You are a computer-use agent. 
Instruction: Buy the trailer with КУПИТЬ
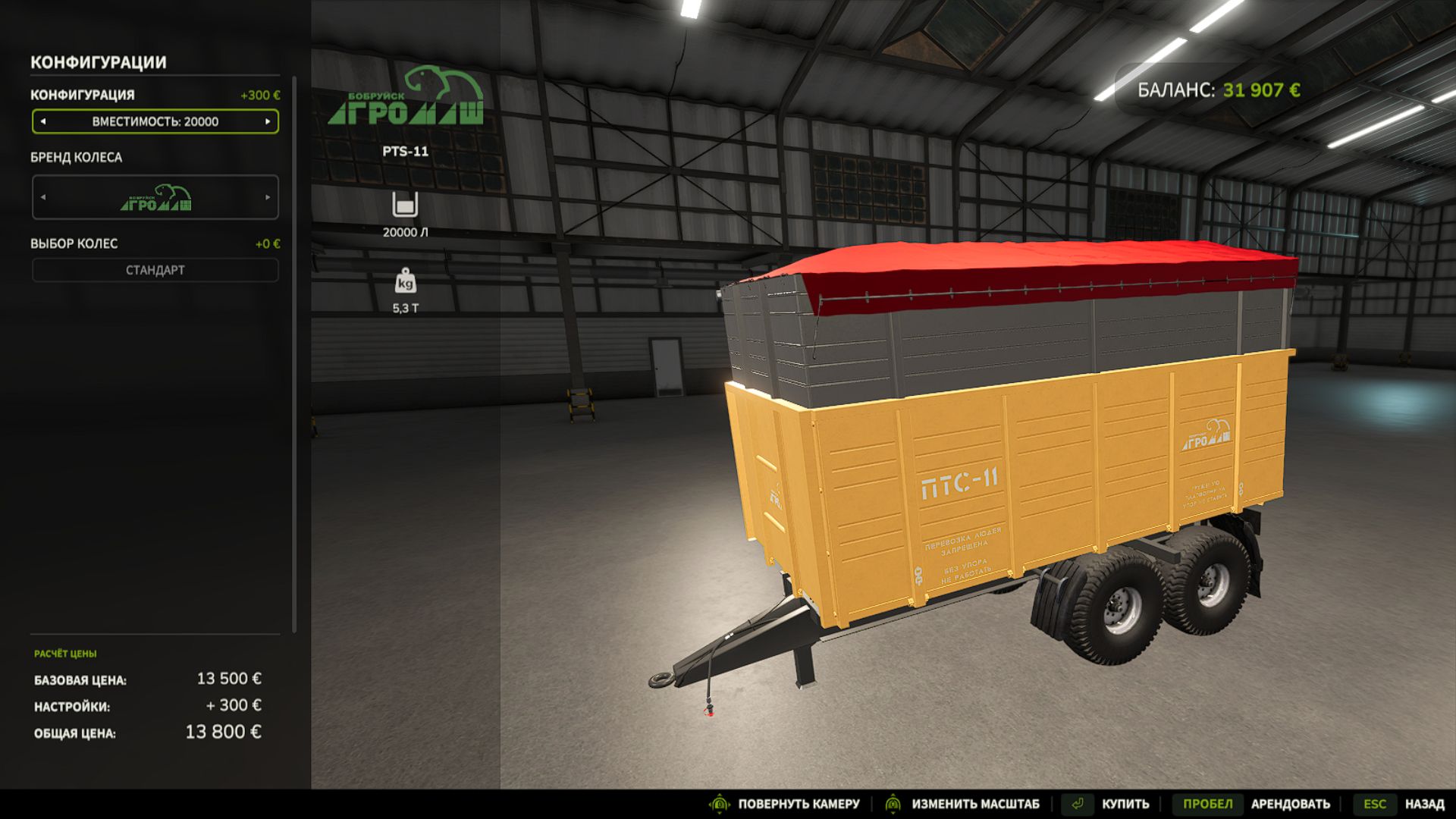click(x=1125, y=804)
